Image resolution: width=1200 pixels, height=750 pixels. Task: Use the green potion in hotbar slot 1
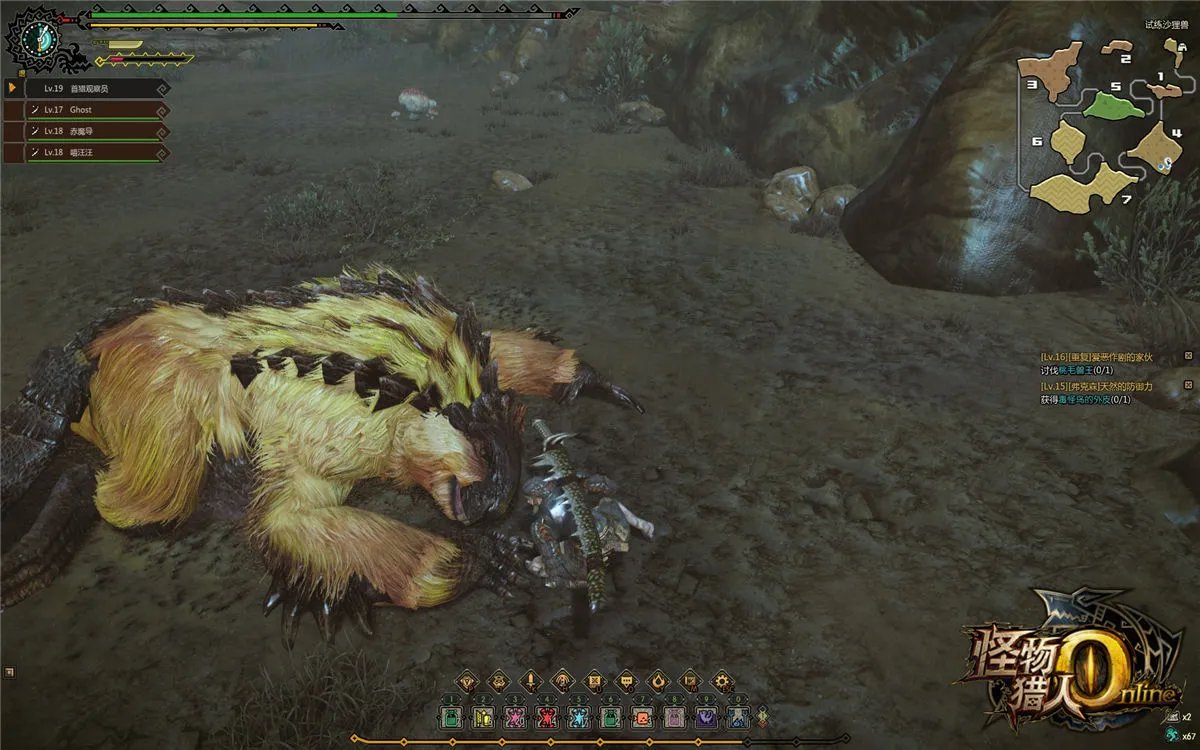pos(451,717)
